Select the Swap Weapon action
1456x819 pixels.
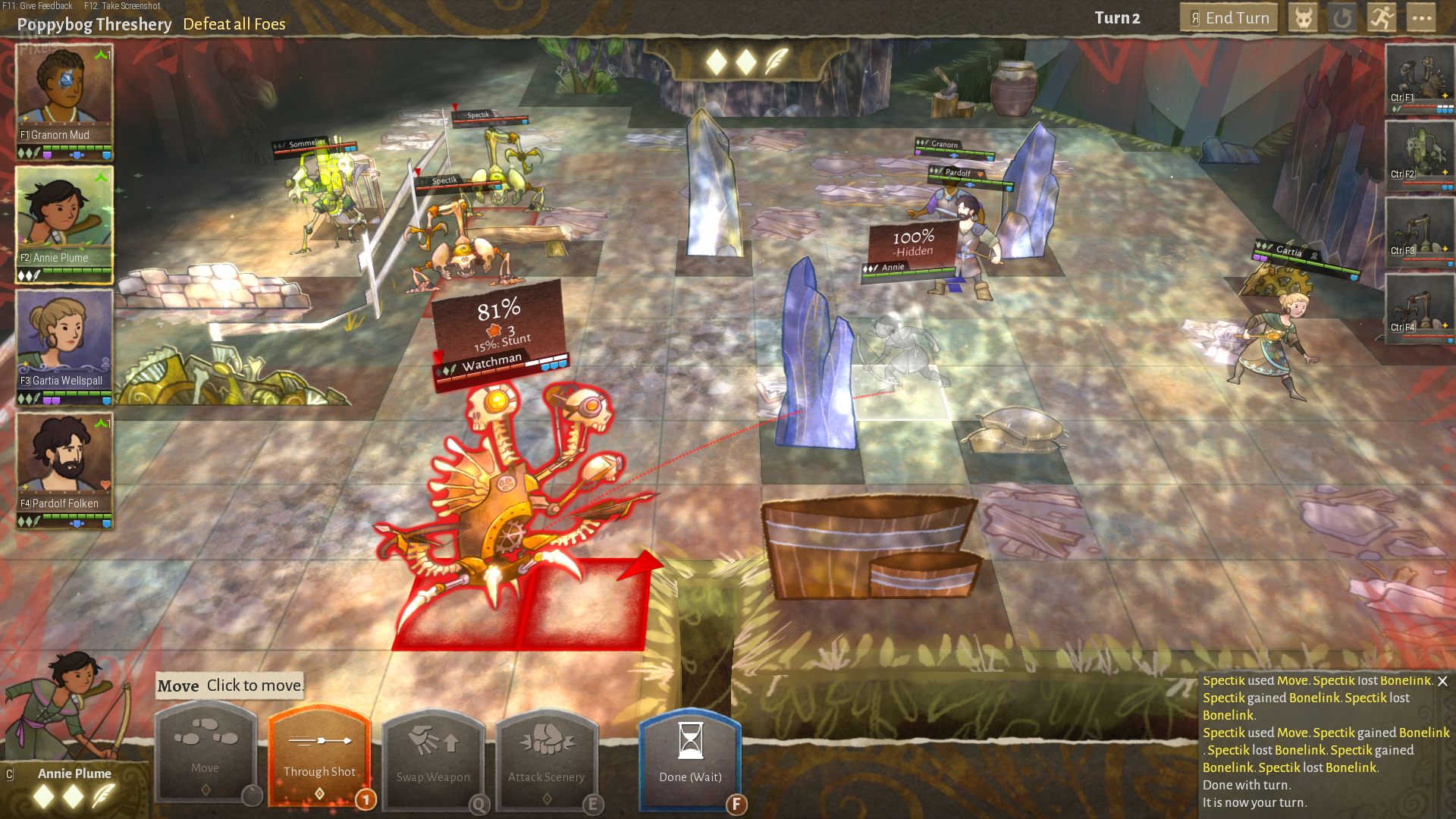[x=433, y=757]
